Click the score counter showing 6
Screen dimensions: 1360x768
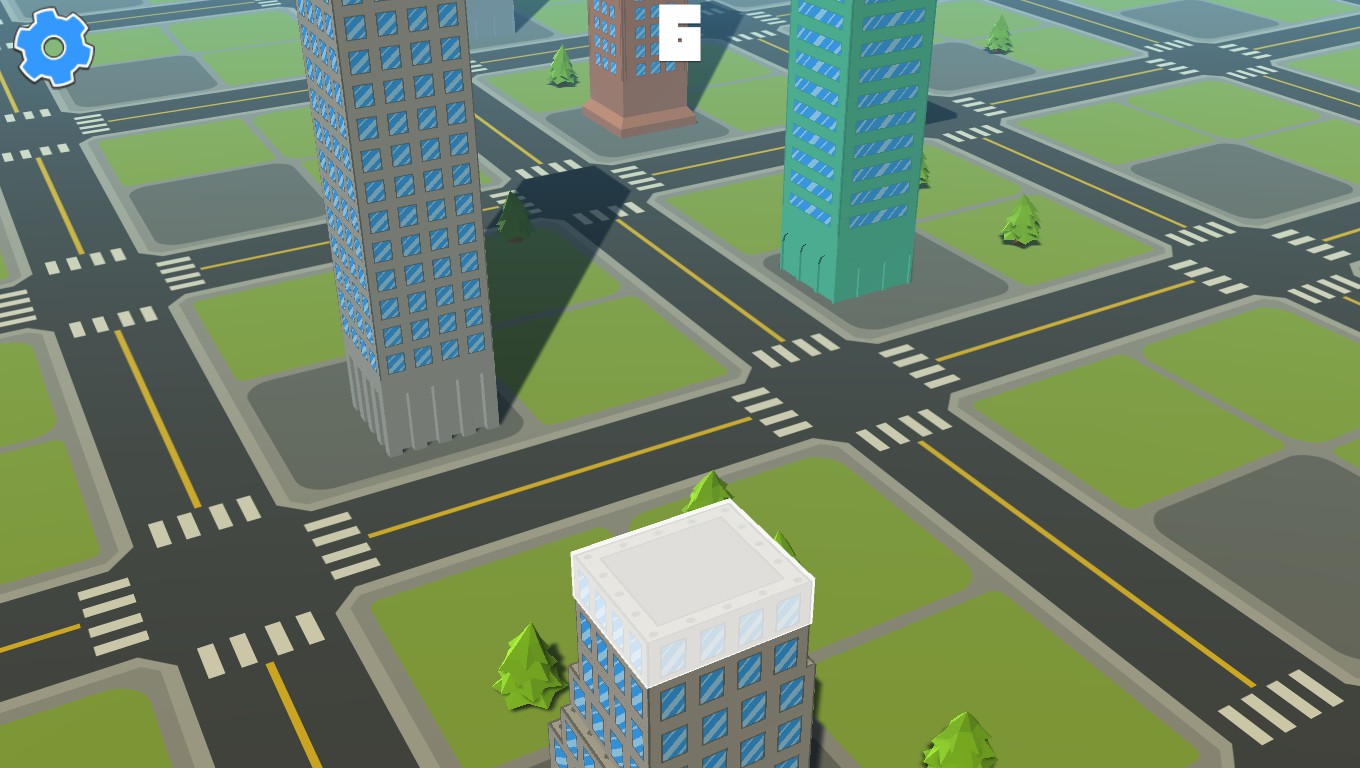click(x=681, y=34)
